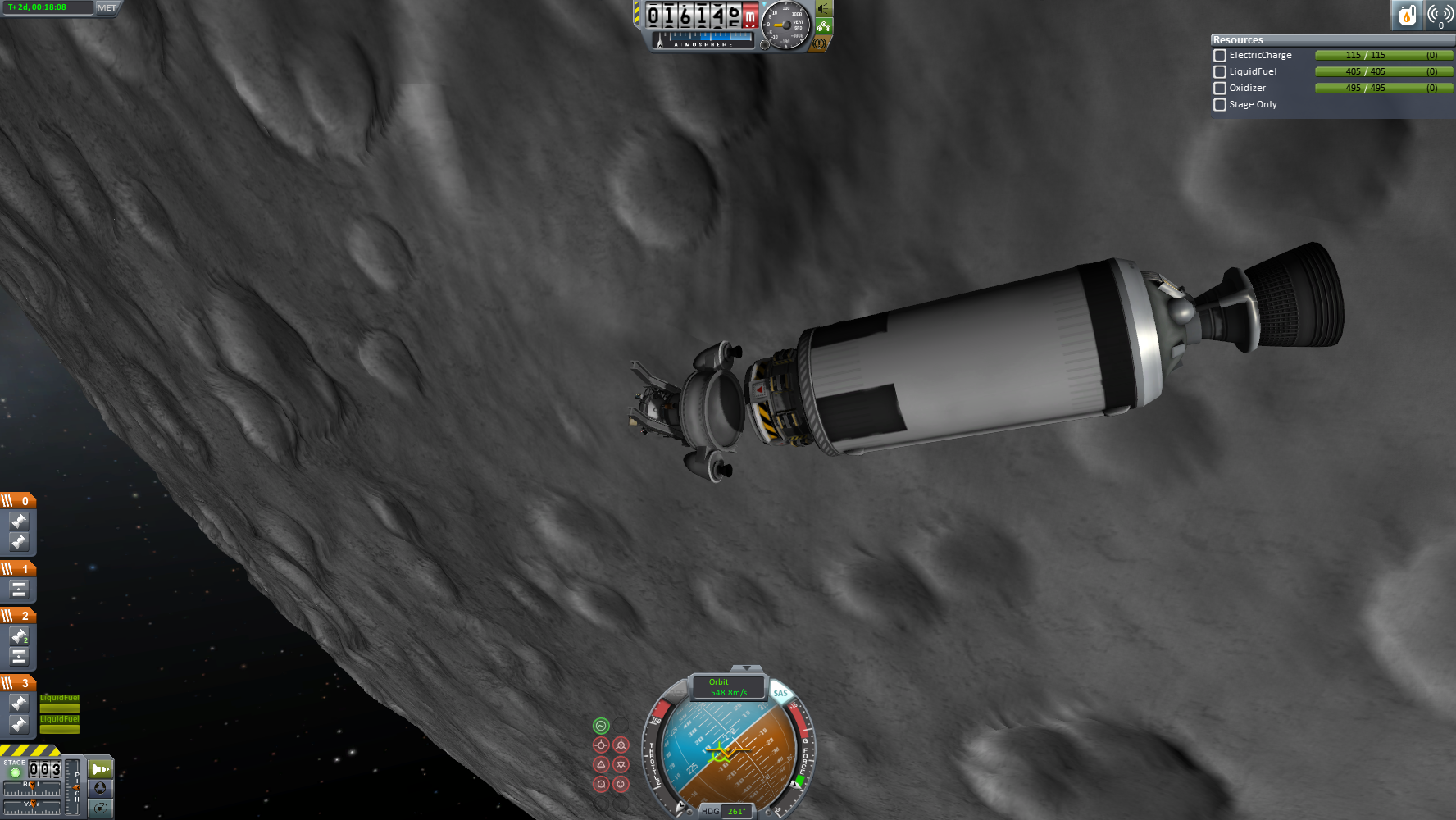Enable the Oxidizer resource checkbox
Screen dimensions: 1456x820
tap(1220, 89)
